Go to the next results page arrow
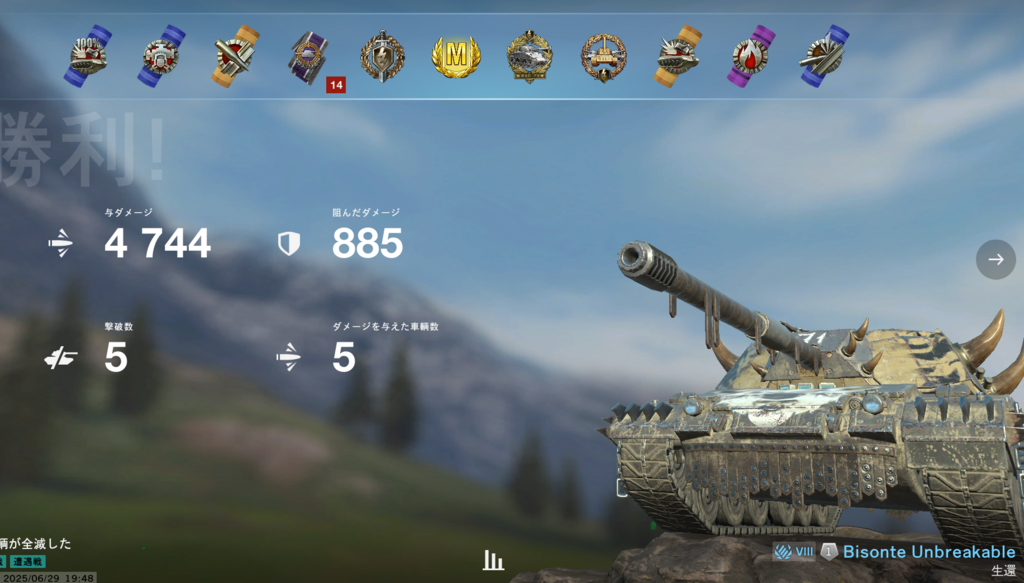Screen dimensions: 1024x583 (995, 259)
